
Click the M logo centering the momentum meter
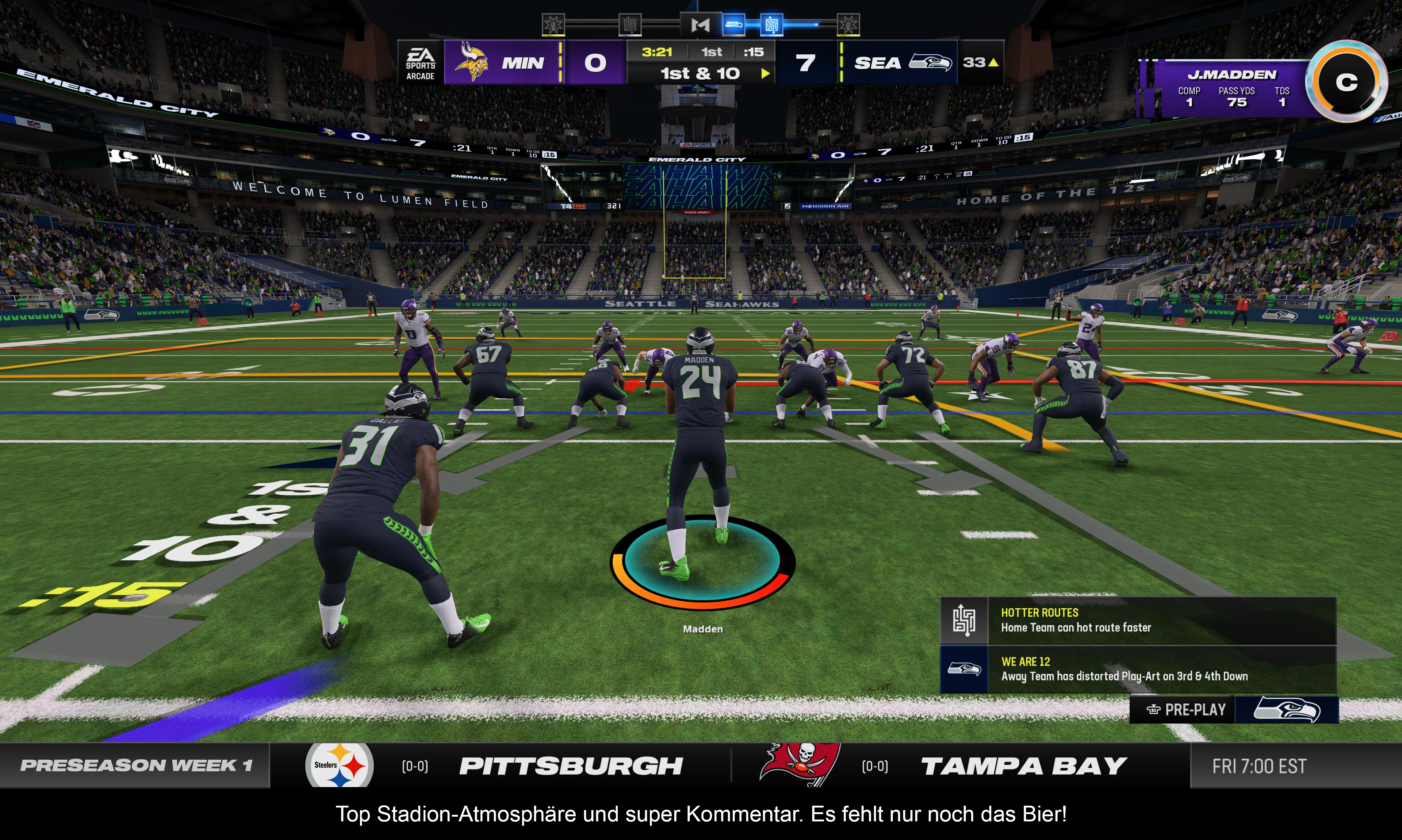pyautogui.click(x=700, y=24)
